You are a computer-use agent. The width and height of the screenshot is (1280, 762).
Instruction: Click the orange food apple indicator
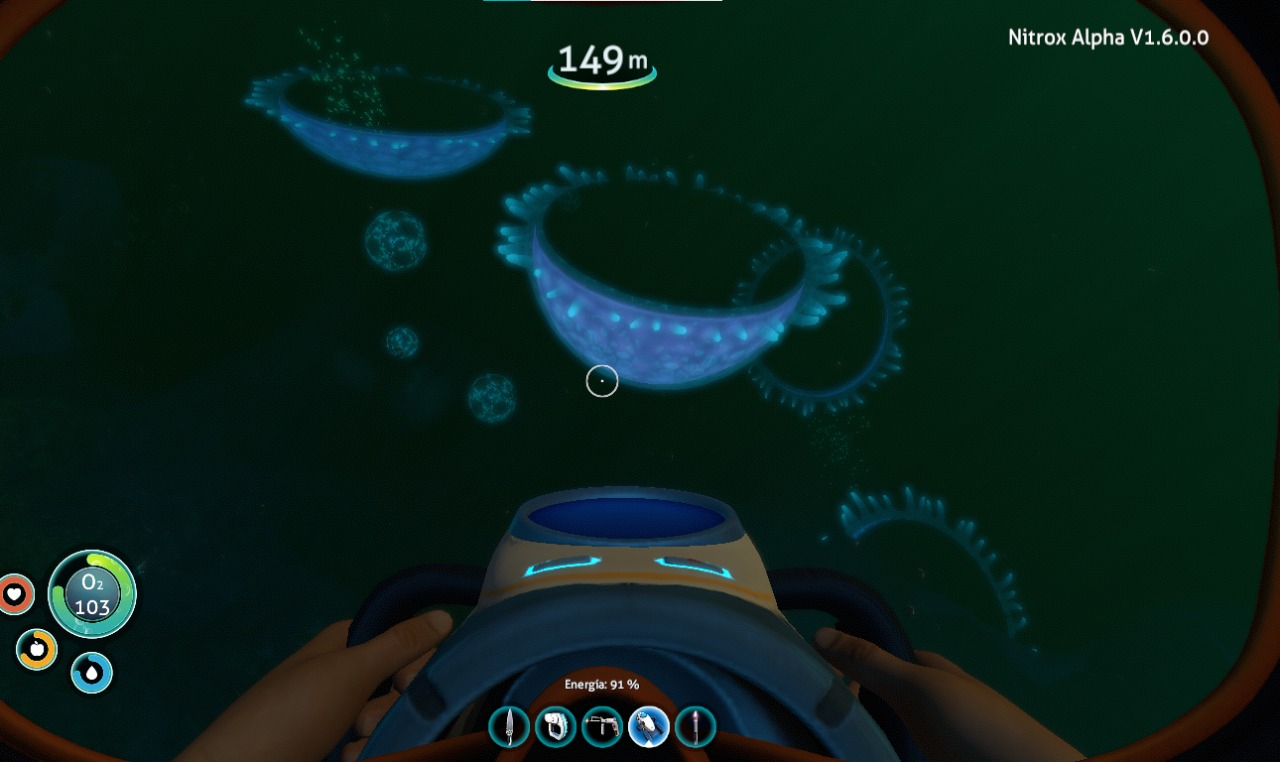[36, 649]
